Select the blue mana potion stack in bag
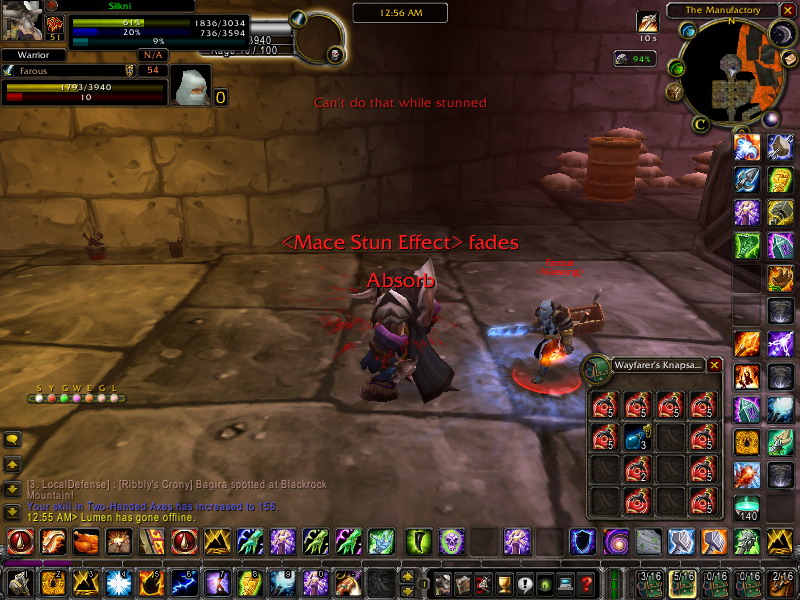 639,437
